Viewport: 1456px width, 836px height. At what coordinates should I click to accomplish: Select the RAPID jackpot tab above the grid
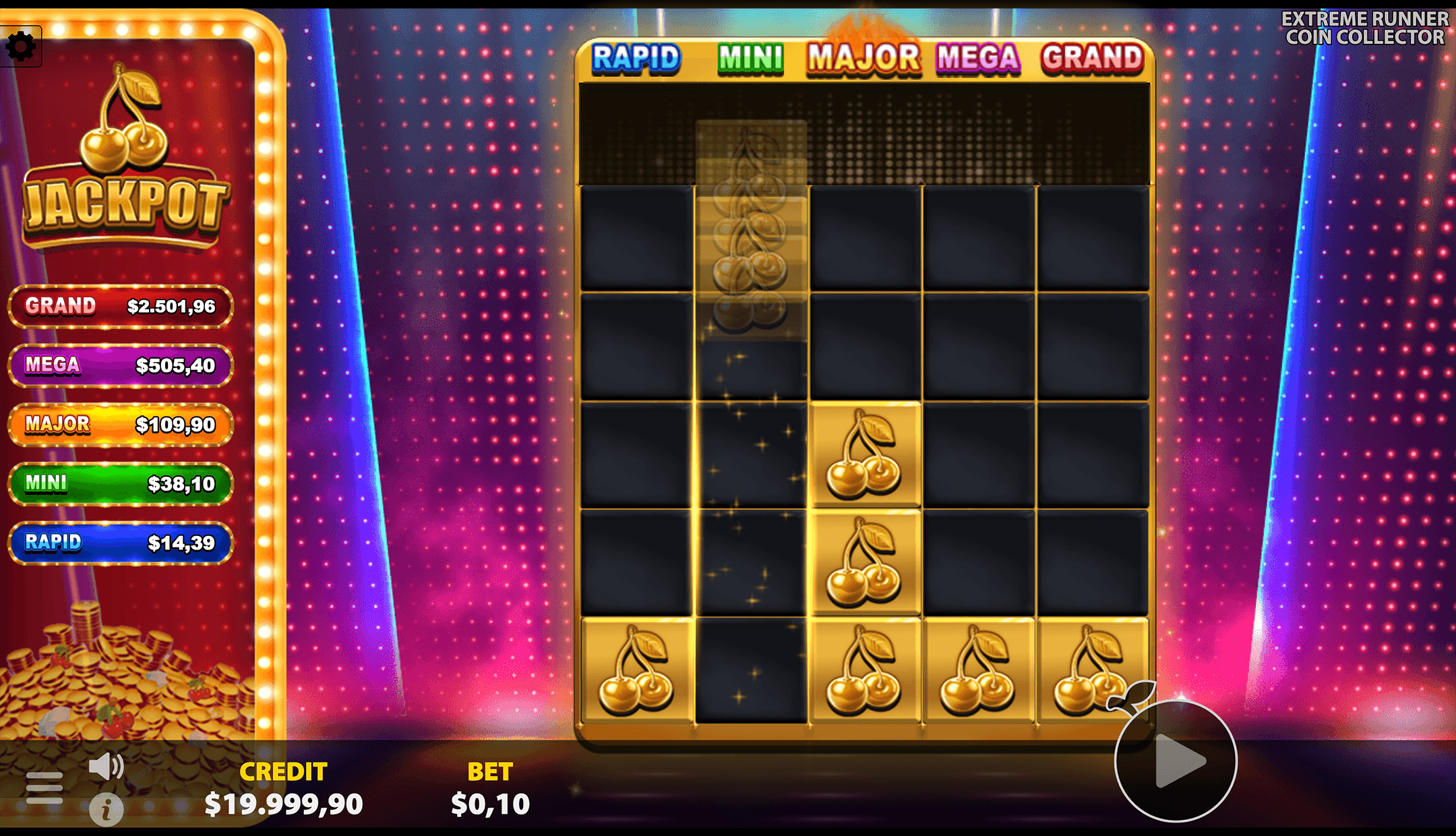point(636,59)
